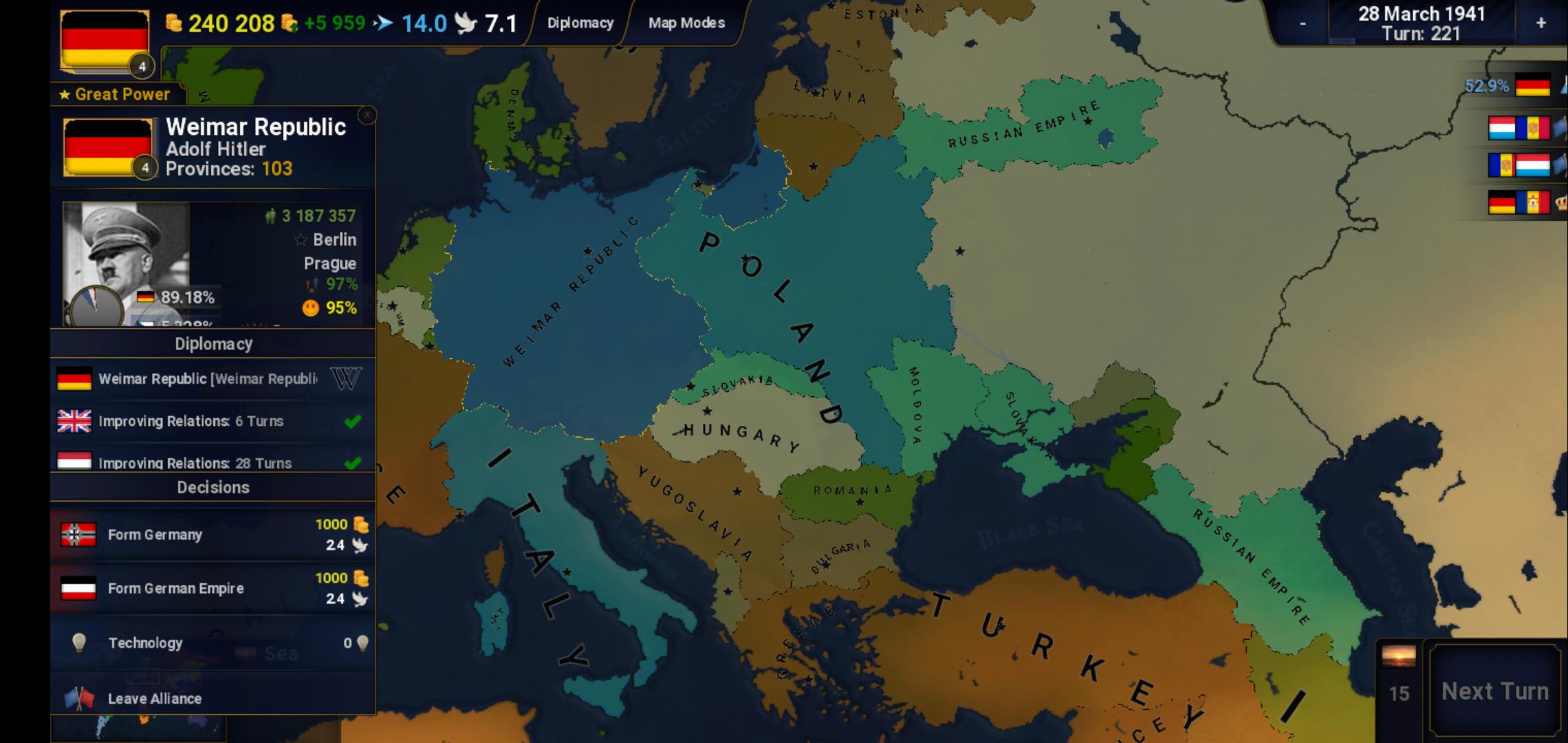Click the gold coins treasury icon
Image resolution: width=1568 pixels, height=743 pixels.
tap(174, 22)
